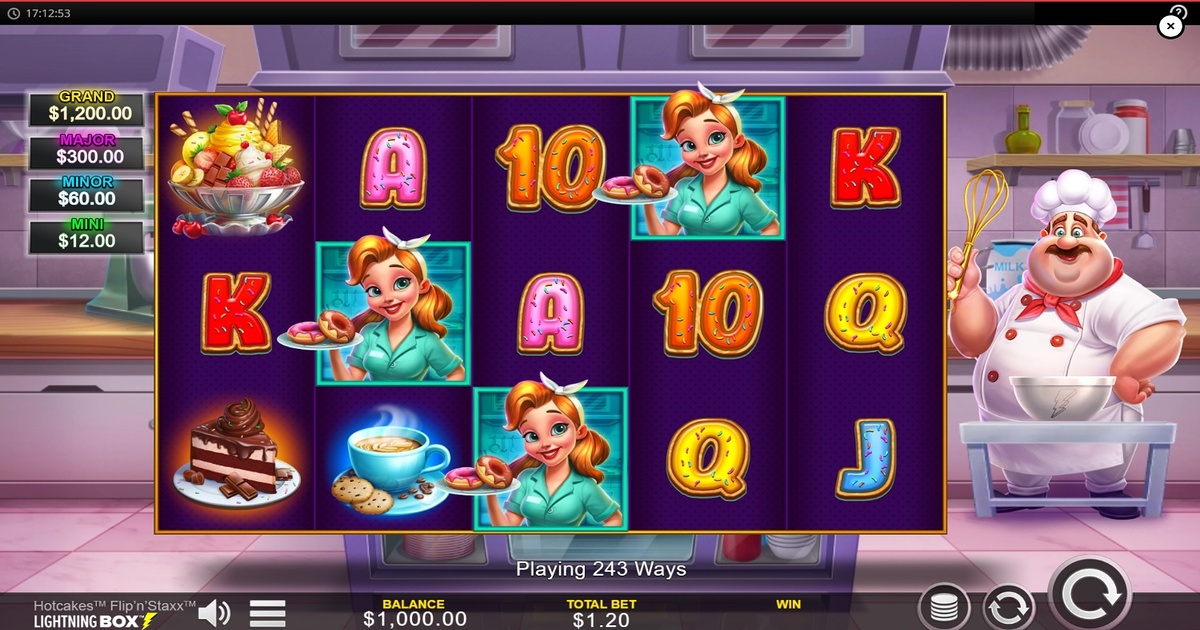Viewport: 1200px width, 630px height.
Task: Open the hamburger menu
Action: pyautogui.click(x=267, y=612)
